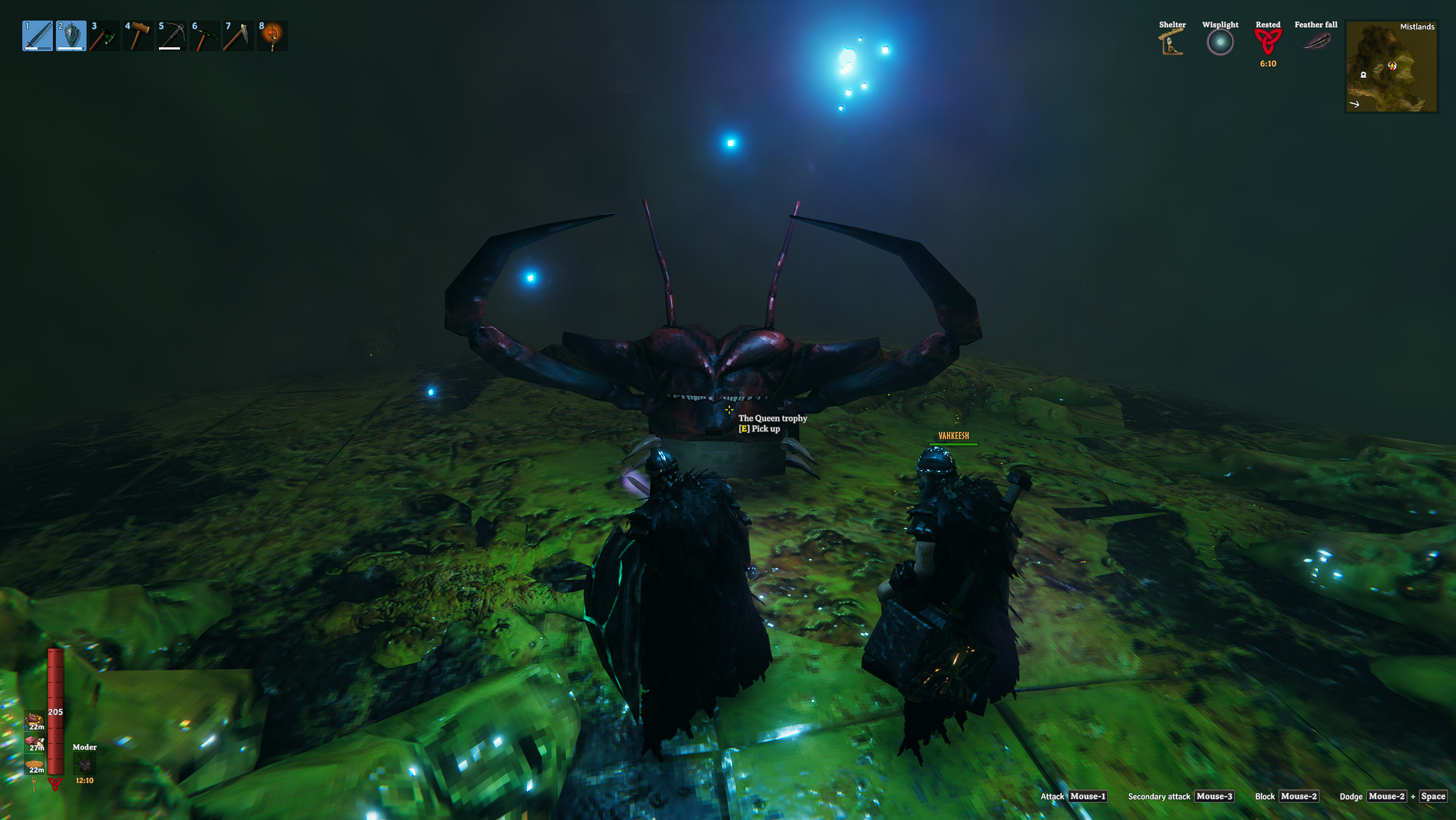This screenshot has height=820, width=1456.
Task: Equip the crossbow in slot 5
Action: point(171,36)
